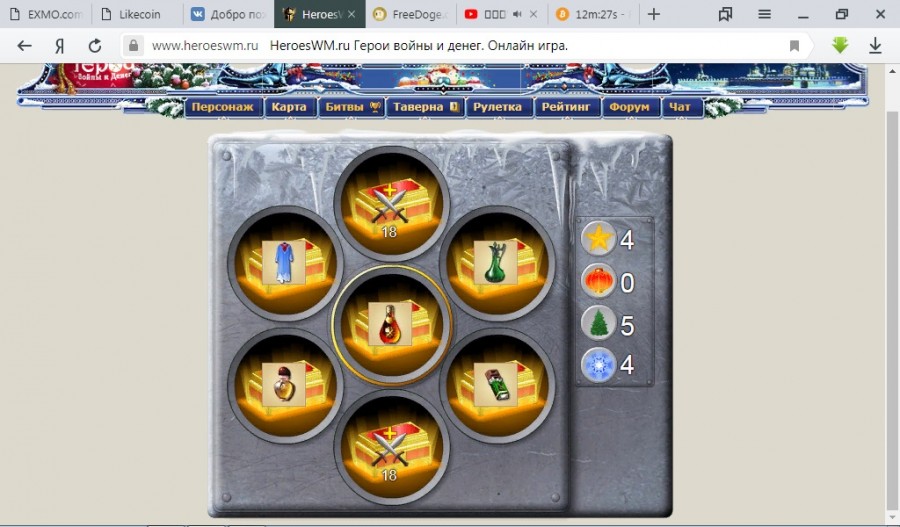Switch to the FreeDoge browser tab
The width and height of the screenshot is (900, 527).
(410, 15)
